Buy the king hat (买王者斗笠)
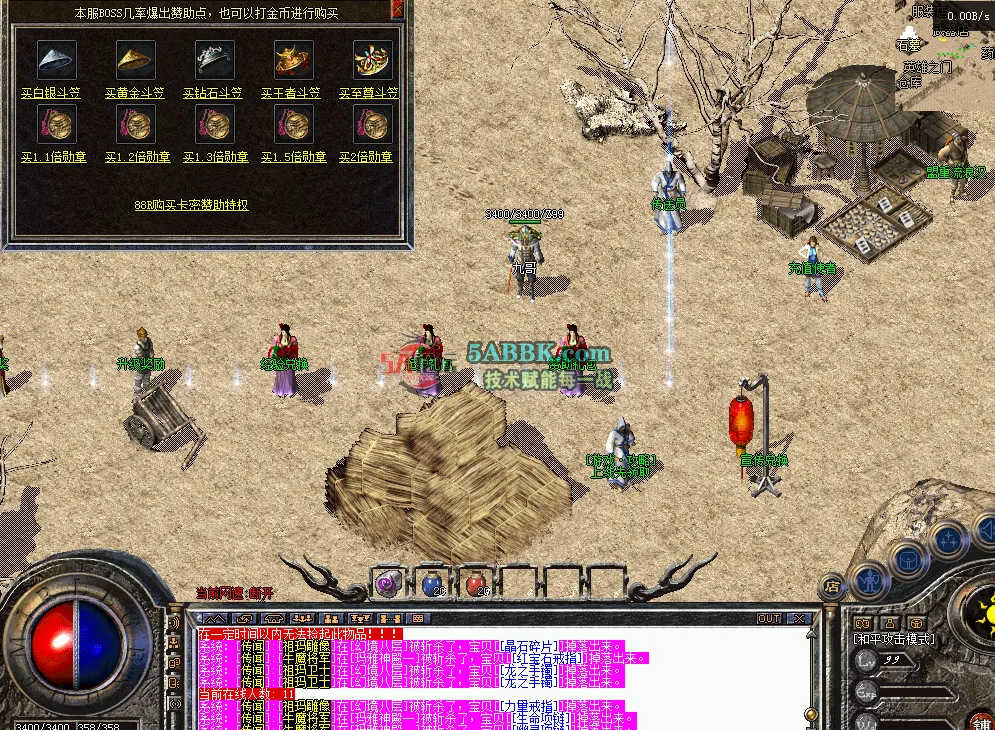Image resolution: width=995 pixels, height=730 pixels. [x=291, y=93]
